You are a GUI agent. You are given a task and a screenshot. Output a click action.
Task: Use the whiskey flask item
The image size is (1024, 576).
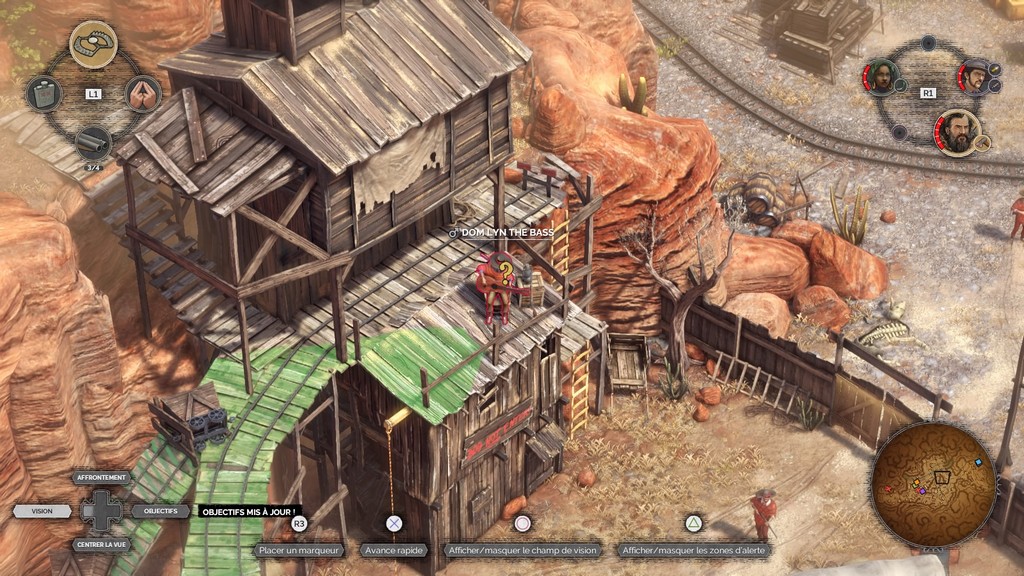pyautogui.click(x=43, y=94)
